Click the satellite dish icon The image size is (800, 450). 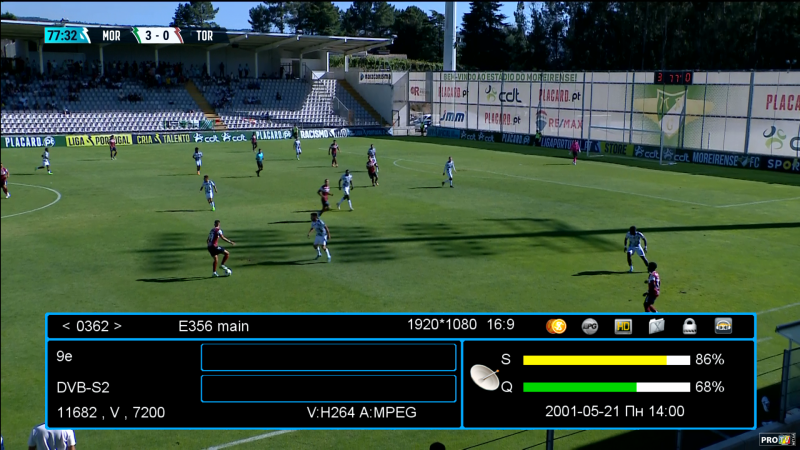click(485, 377)
